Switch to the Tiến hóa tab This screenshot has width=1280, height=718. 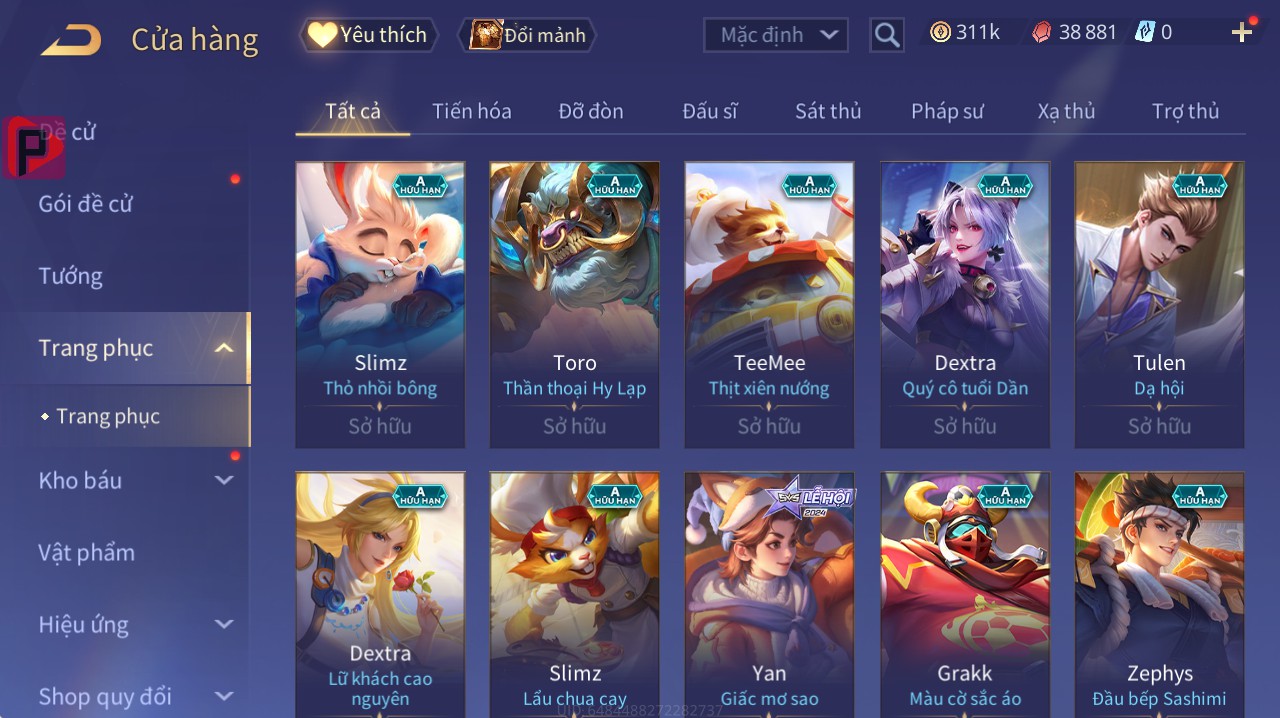tap(471, 111)
